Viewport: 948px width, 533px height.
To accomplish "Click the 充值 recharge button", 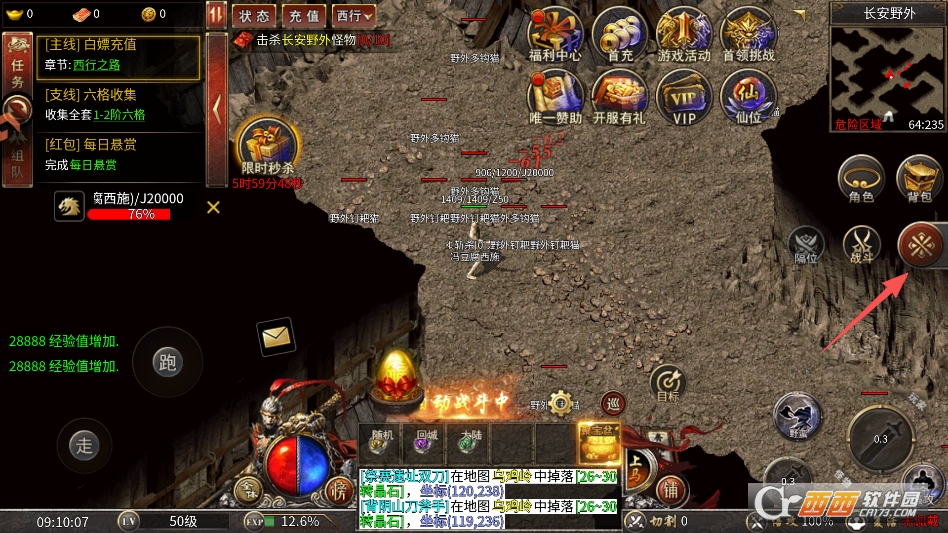I will pos(303,16).
